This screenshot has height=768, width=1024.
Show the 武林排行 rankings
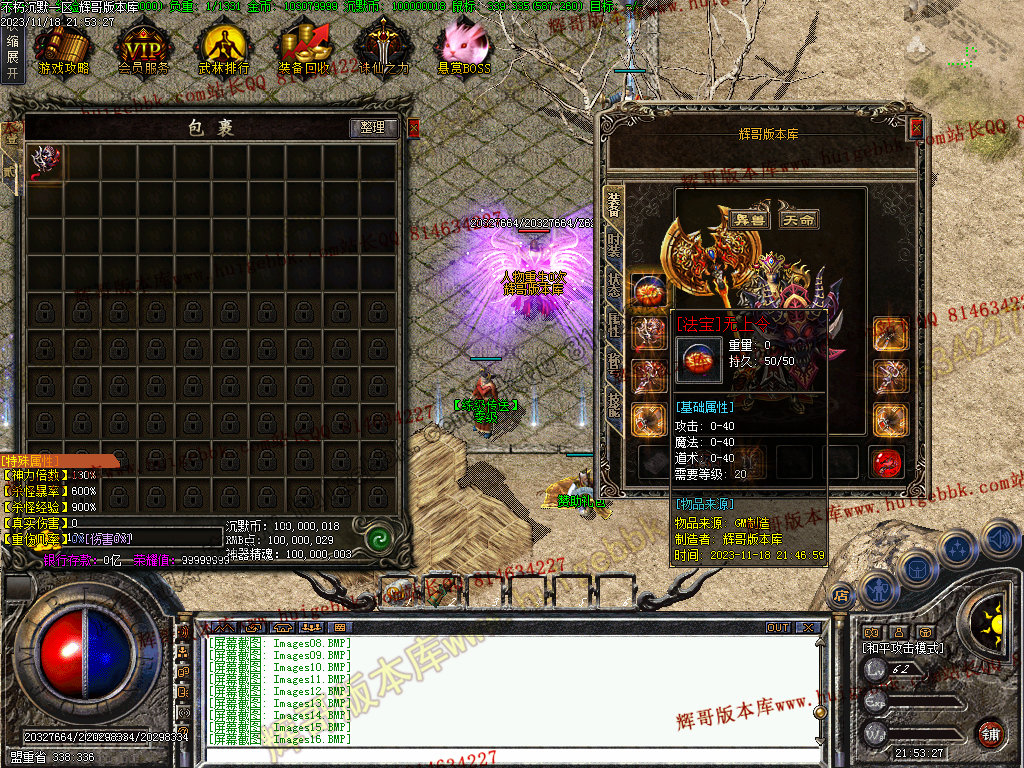223,48
